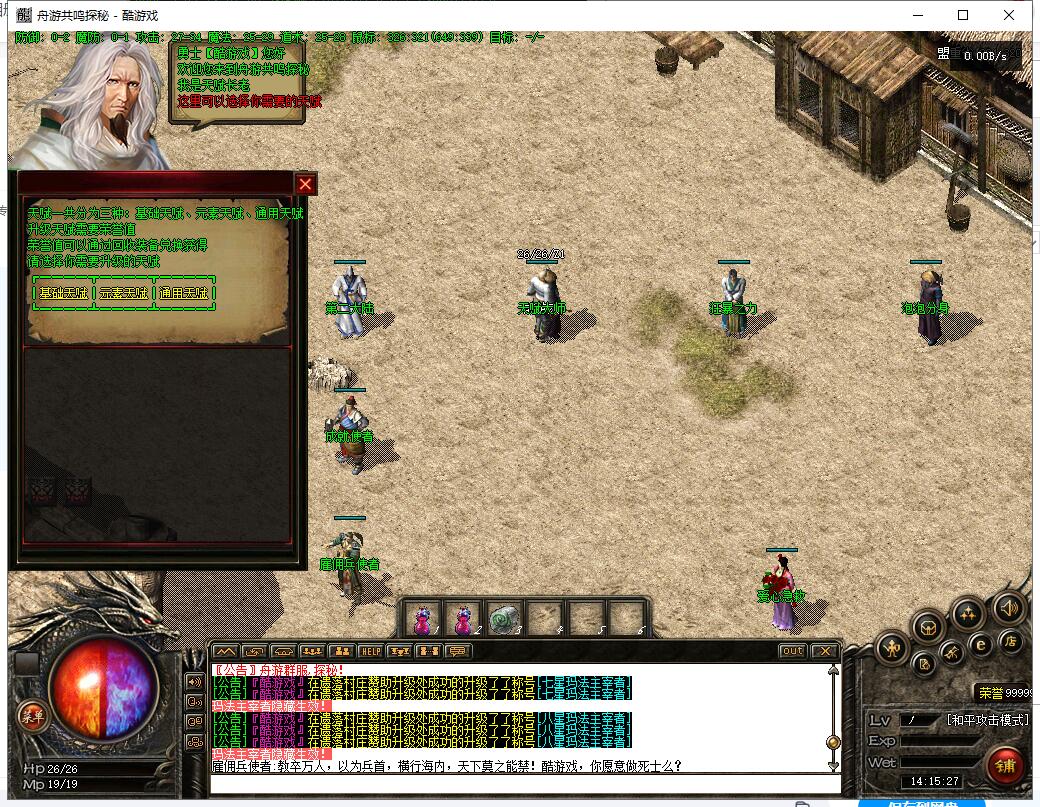The width and height of the screenshot is (1040, 807).
Task: Choose the 基础天赋 talent option
Action: click(x=64, y=294)
